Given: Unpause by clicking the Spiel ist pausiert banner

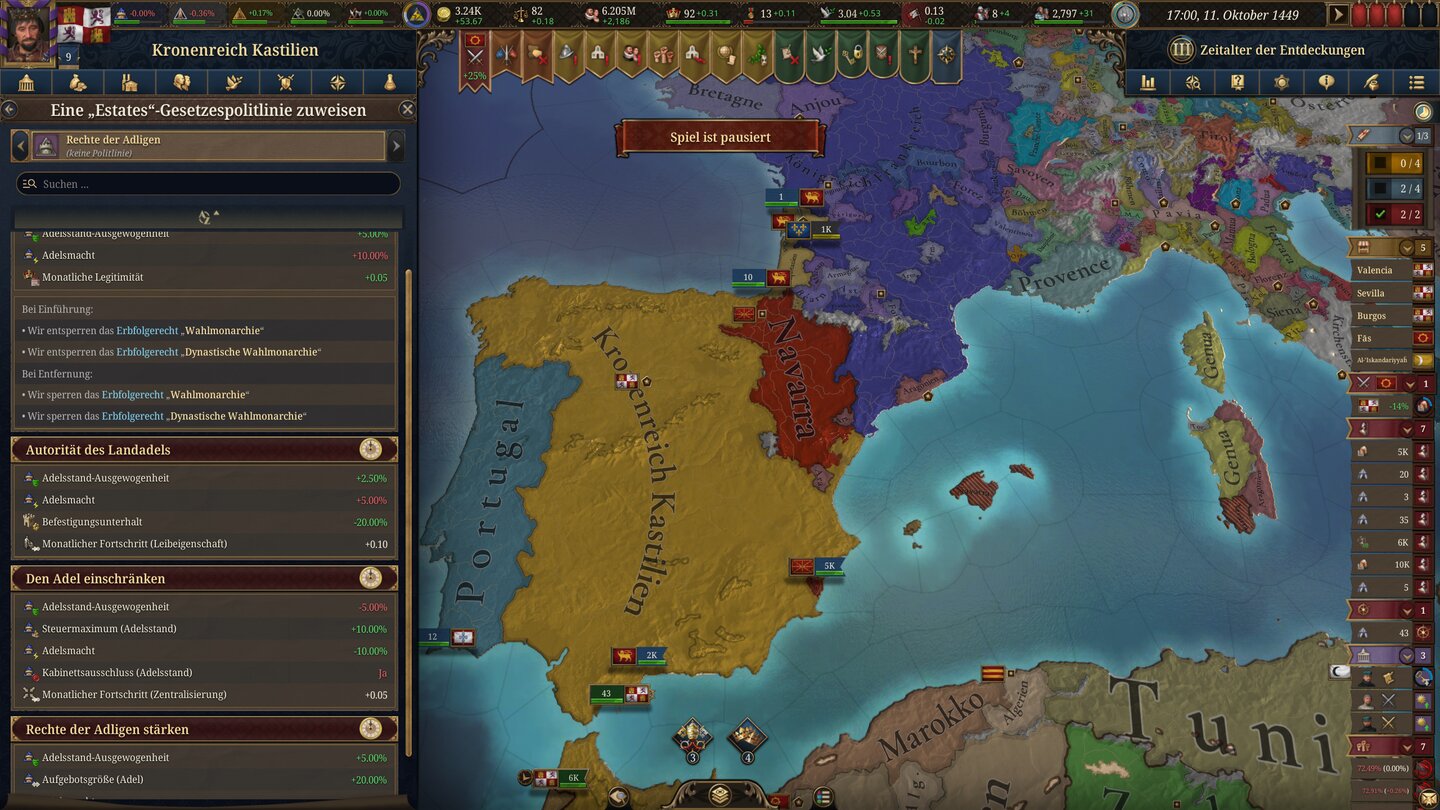Looking at the screenshot, I should [x=721, y=137].
